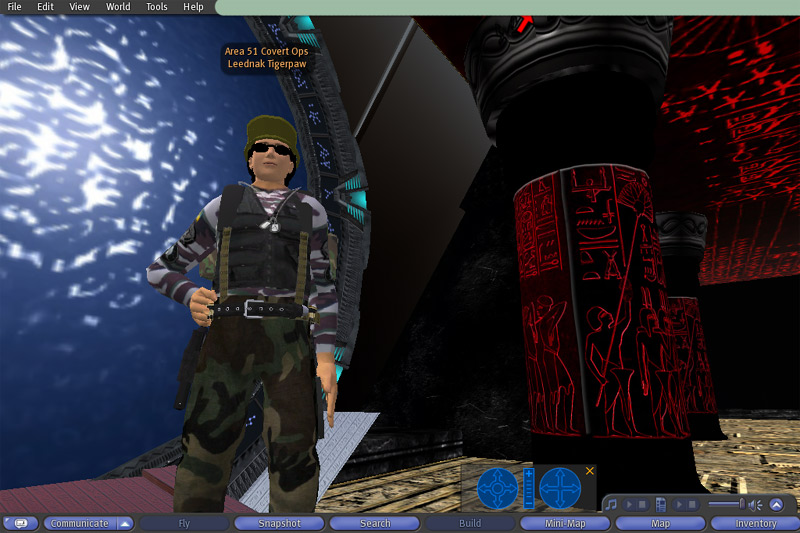800x533 pixels.
Task: Open the Tools menu
Action: pyautogui.click(x=157, y=7)
